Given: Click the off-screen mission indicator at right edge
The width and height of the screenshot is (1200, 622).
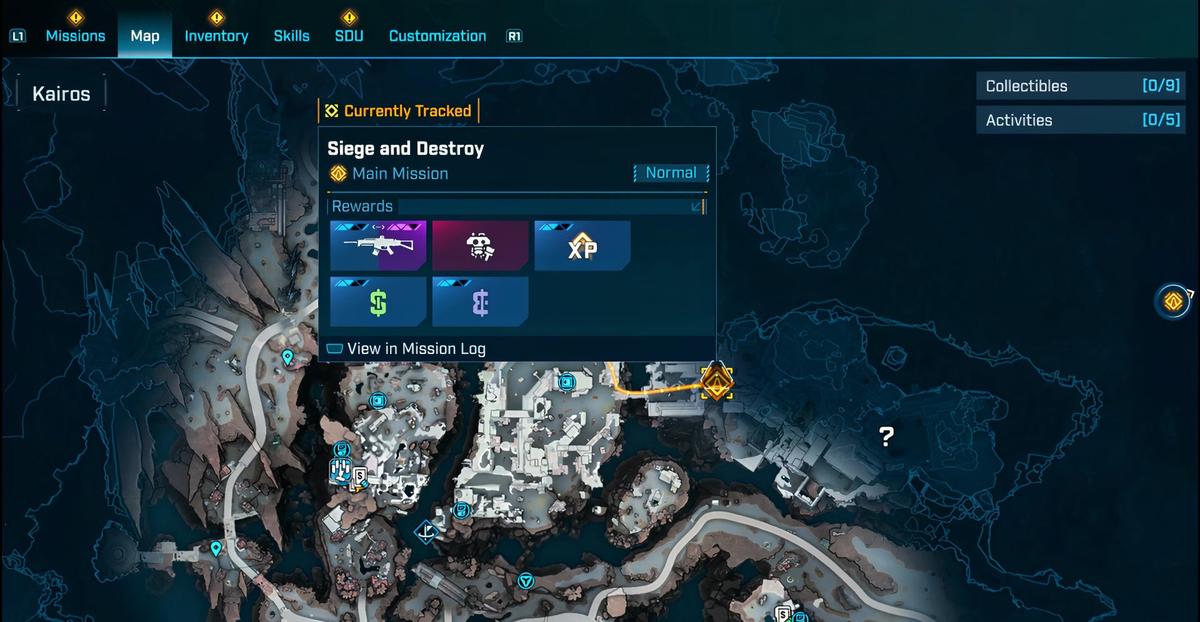Looking at the screenshot, I should 1173,300.
